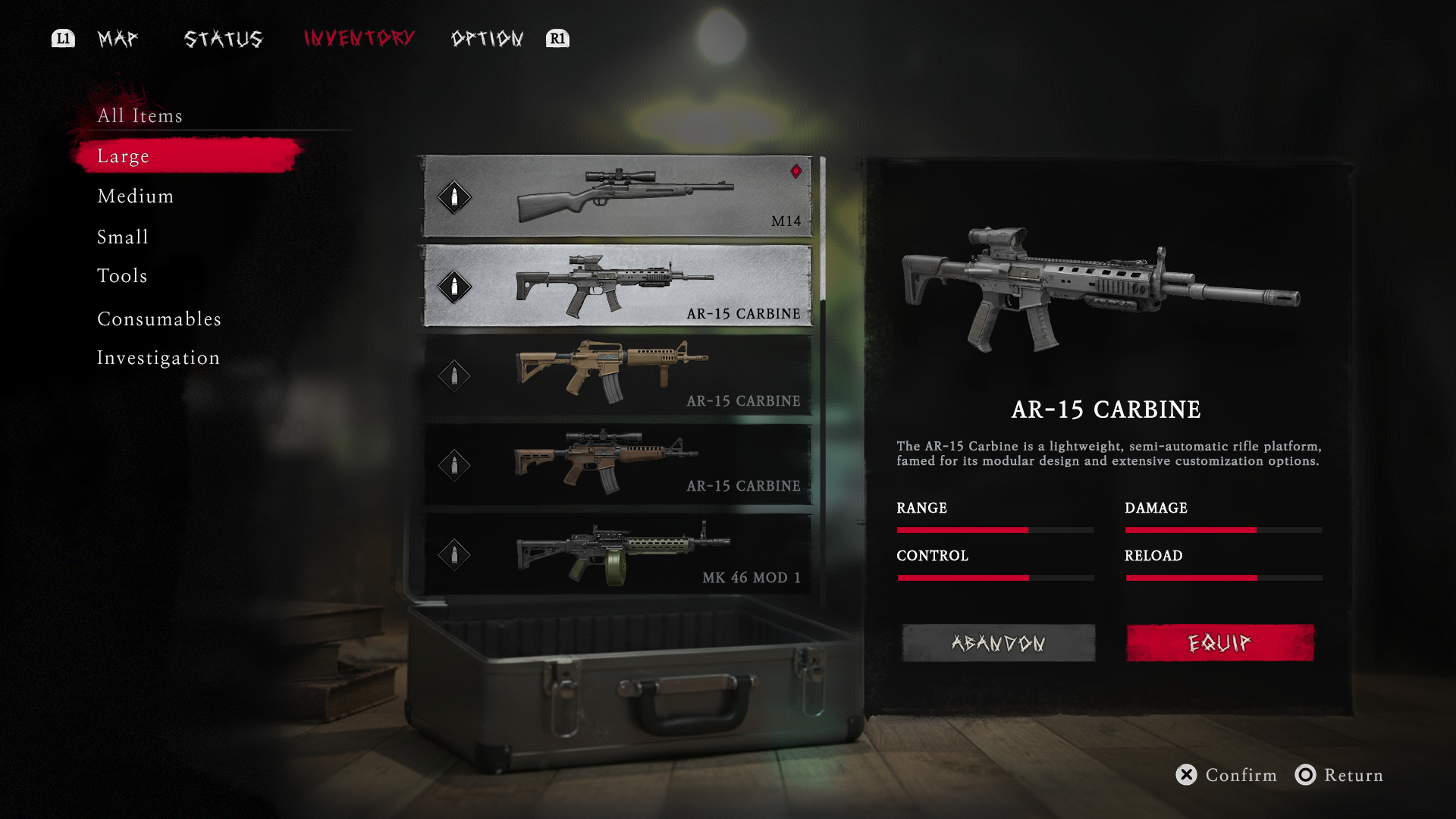This screenshot has width=1456, height=819.
Task: View the Tools category
Action: [122, 276]
